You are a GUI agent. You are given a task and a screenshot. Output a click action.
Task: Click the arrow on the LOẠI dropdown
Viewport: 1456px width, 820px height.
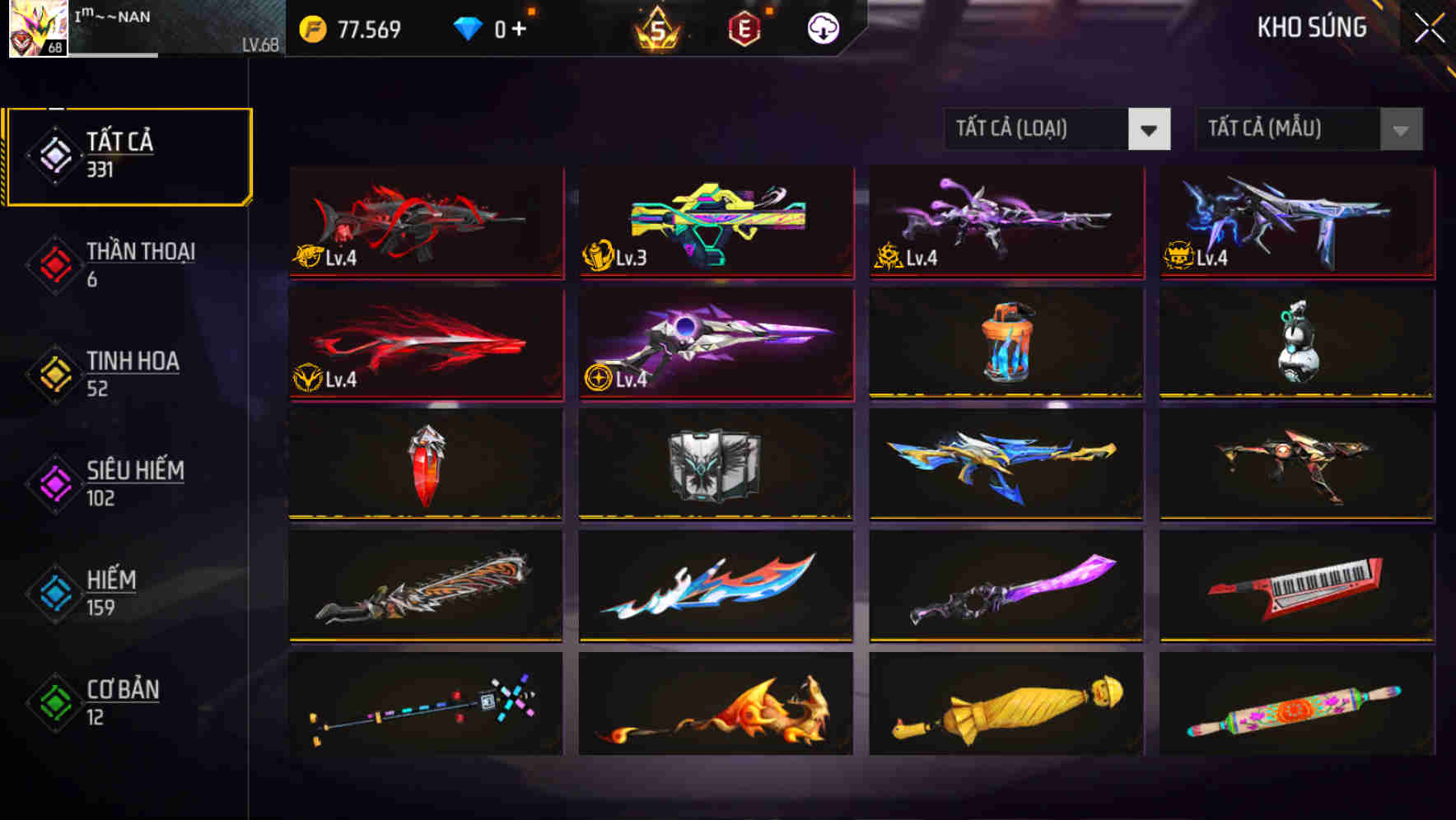coord(1150,129)
